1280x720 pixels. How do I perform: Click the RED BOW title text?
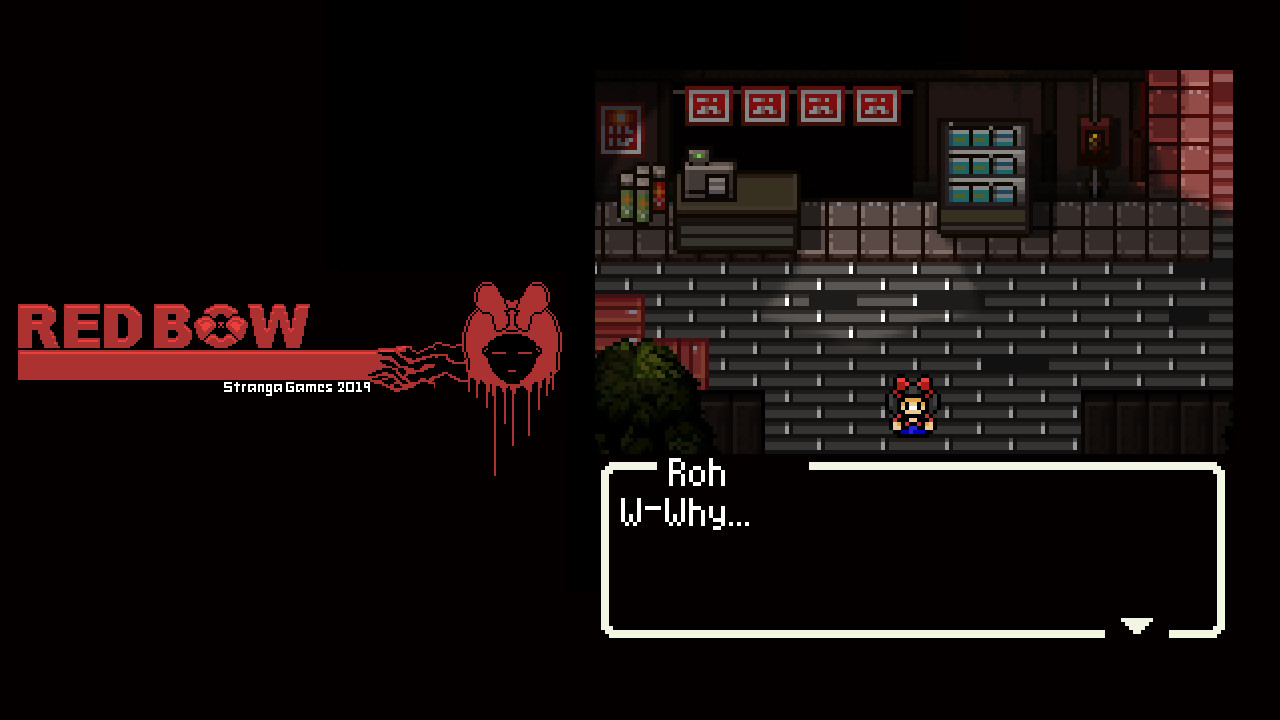pyautogui.click(x=165, y=325)
